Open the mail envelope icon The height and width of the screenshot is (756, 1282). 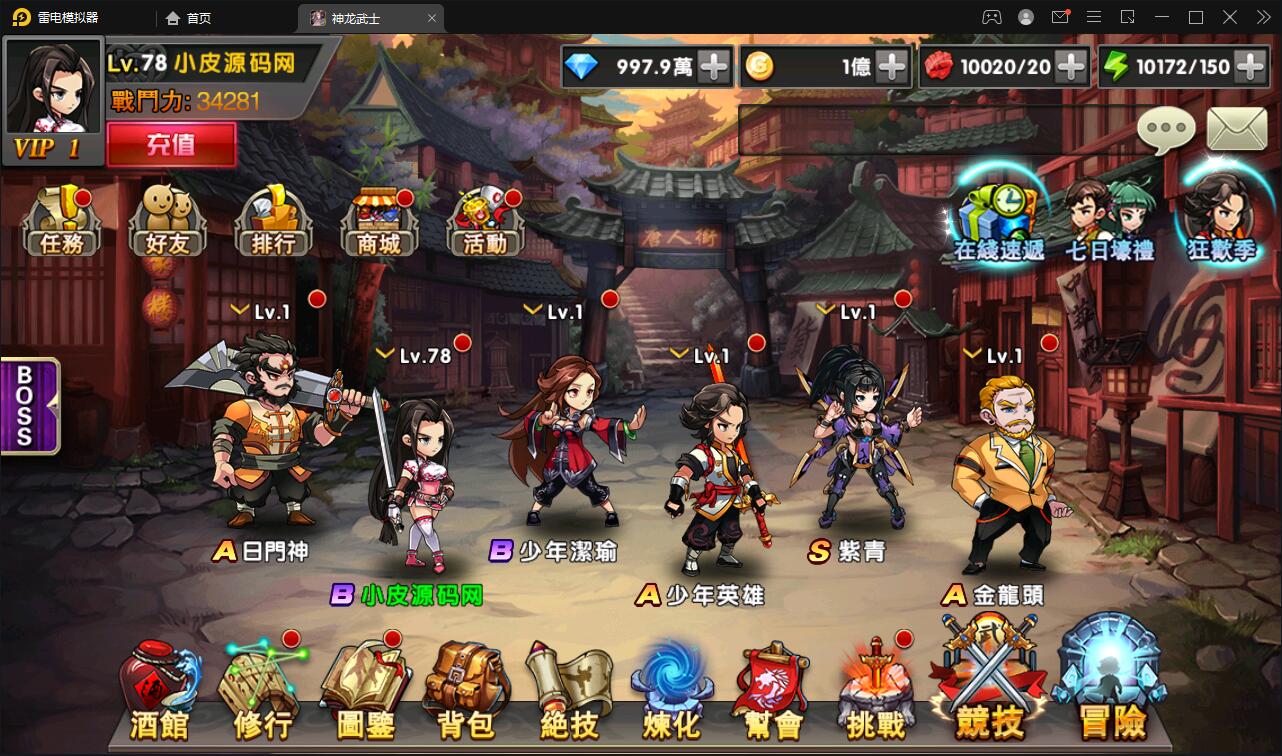pos(1237,129)
